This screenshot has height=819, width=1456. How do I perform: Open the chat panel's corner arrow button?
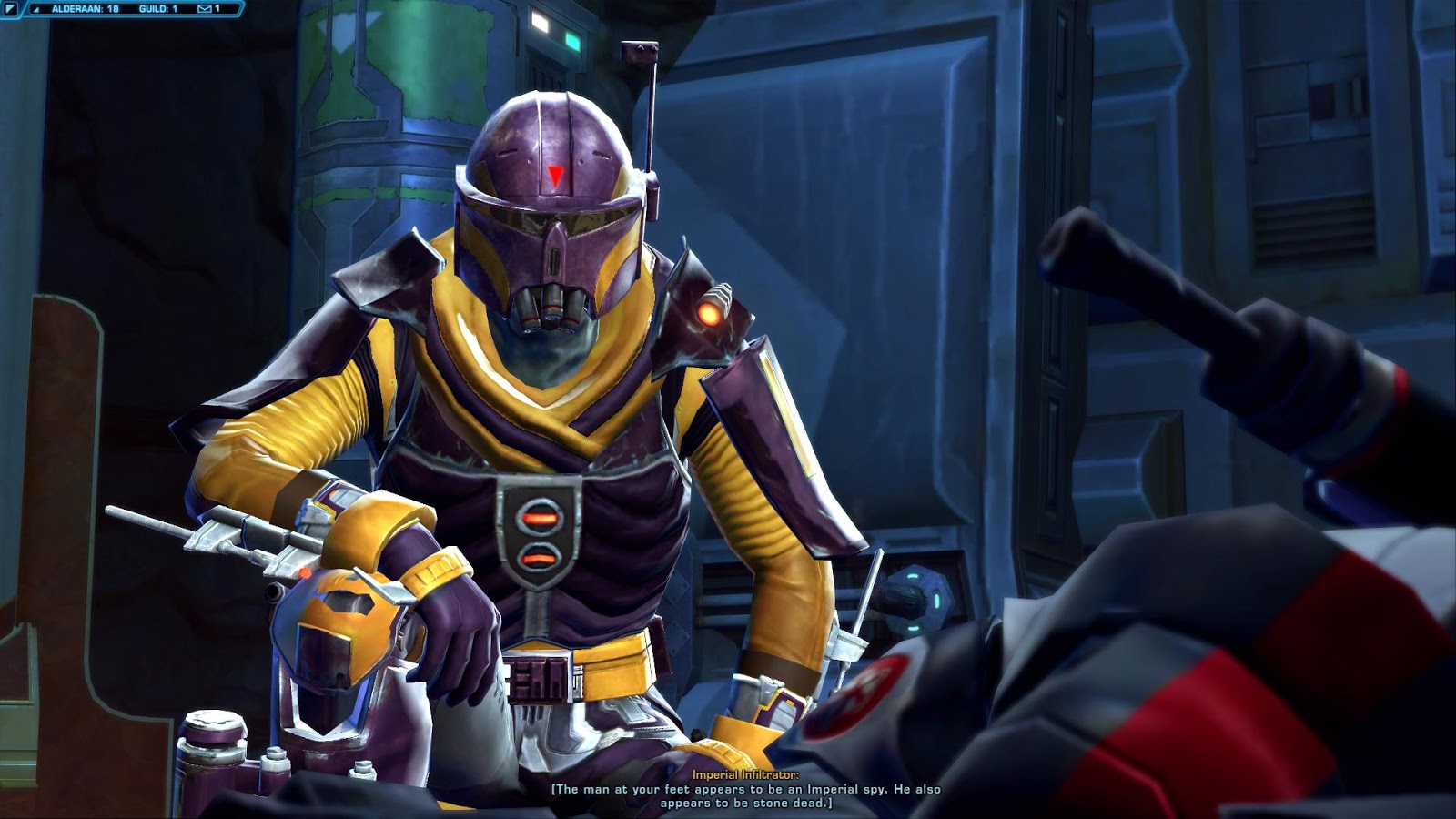coord(11,9)
